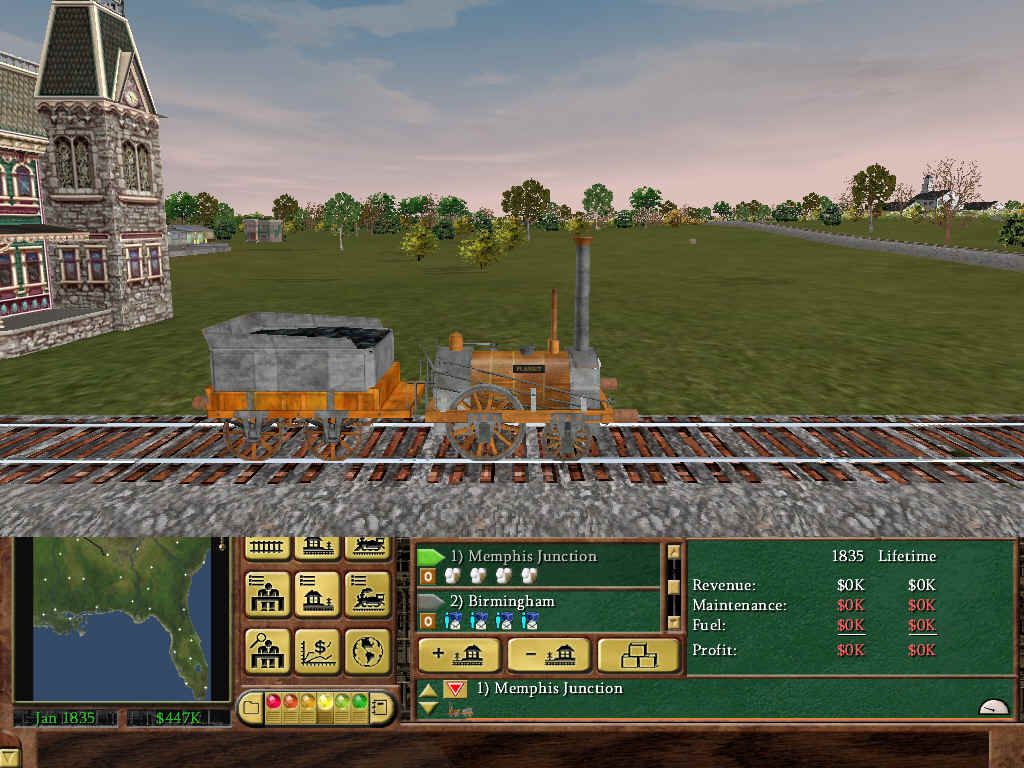
Task: Click the gold arrow tab in the corner
Action: (9, 757)
